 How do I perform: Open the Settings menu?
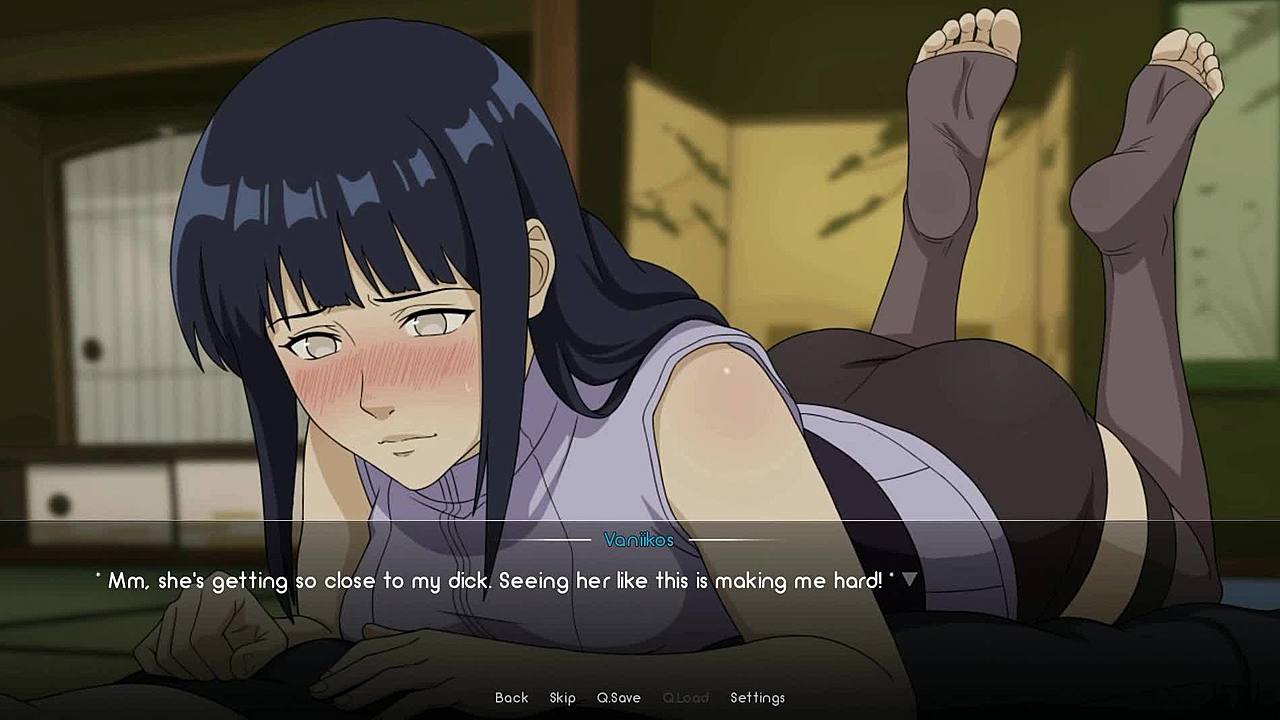(757, 698)
